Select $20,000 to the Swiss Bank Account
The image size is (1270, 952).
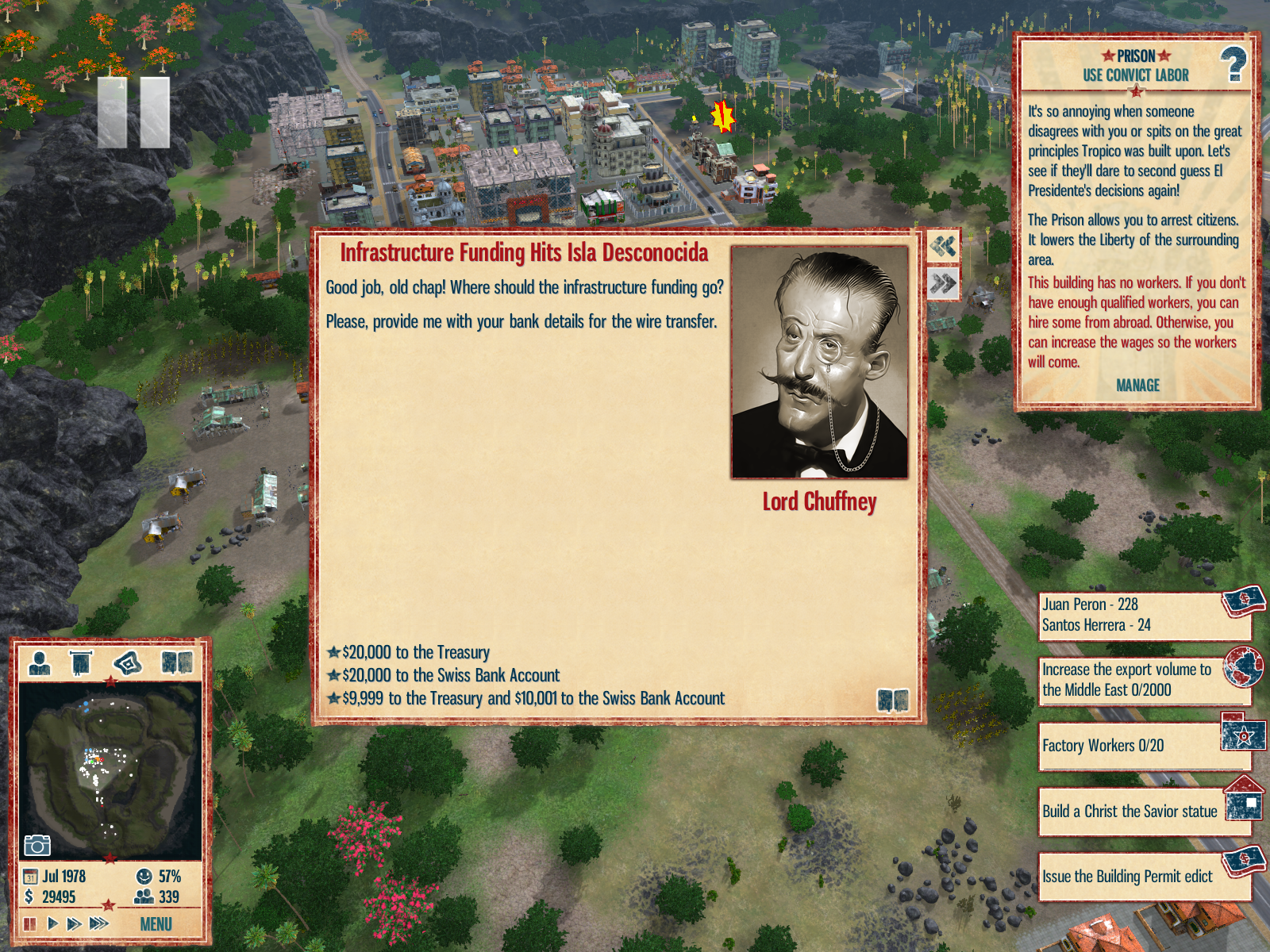click(x=450, y=675)
